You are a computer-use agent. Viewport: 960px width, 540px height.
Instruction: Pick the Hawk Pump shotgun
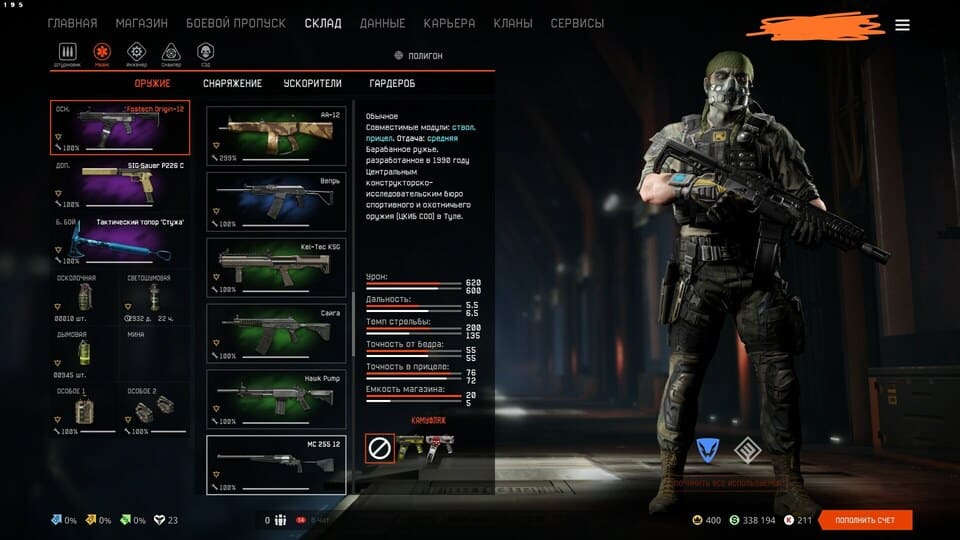coord(276,399)
